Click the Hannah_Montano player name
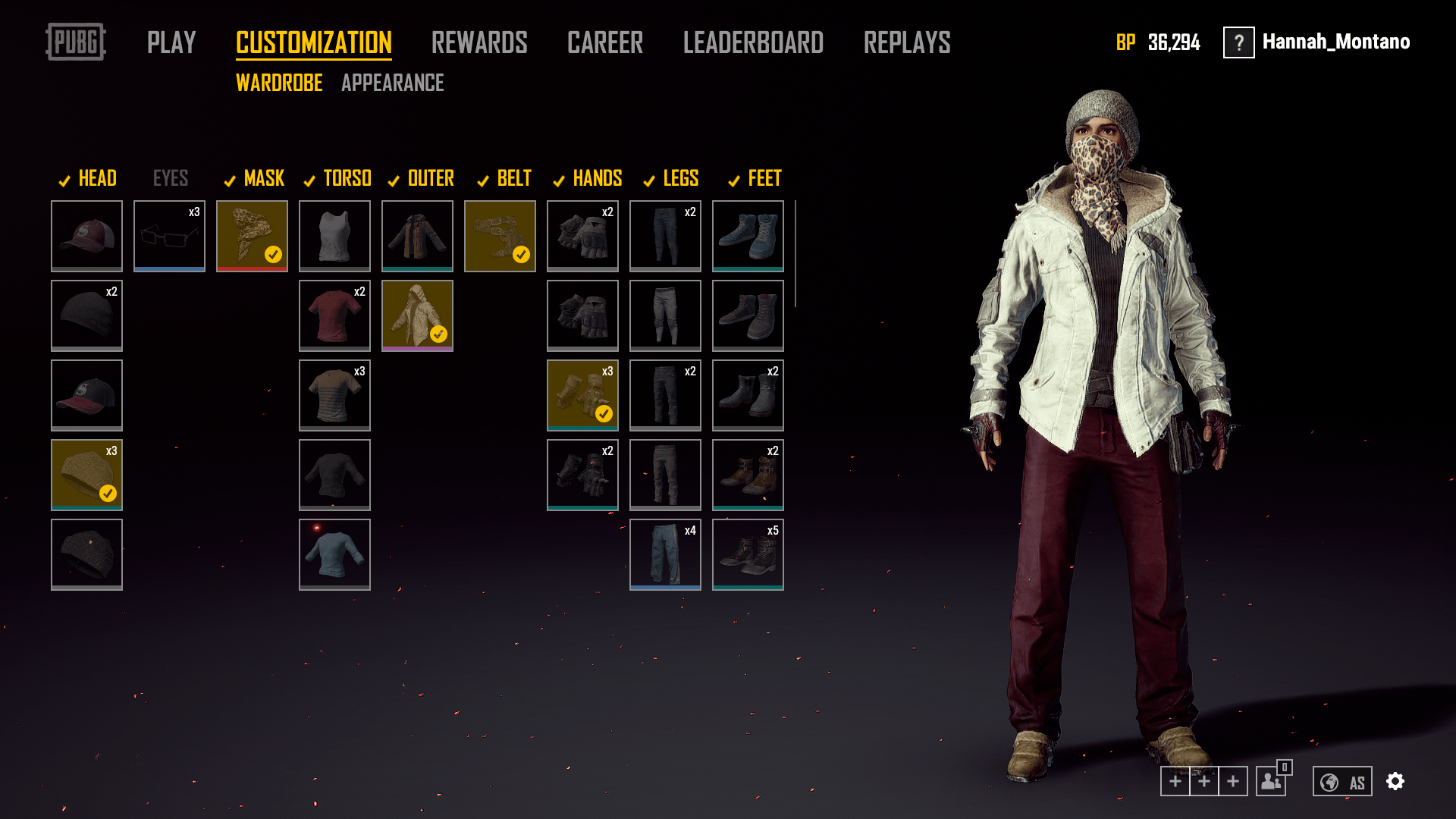Image resolution: width=1456 pixels, height=819 pixels. [x=1336, y=42]
